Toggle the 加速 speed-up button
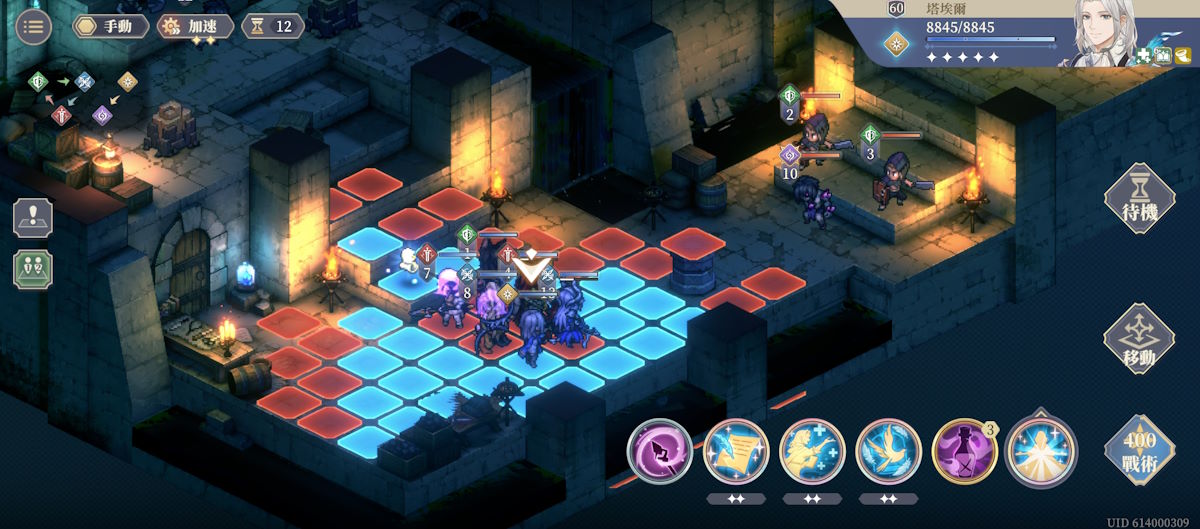 (x=196, y=26)
